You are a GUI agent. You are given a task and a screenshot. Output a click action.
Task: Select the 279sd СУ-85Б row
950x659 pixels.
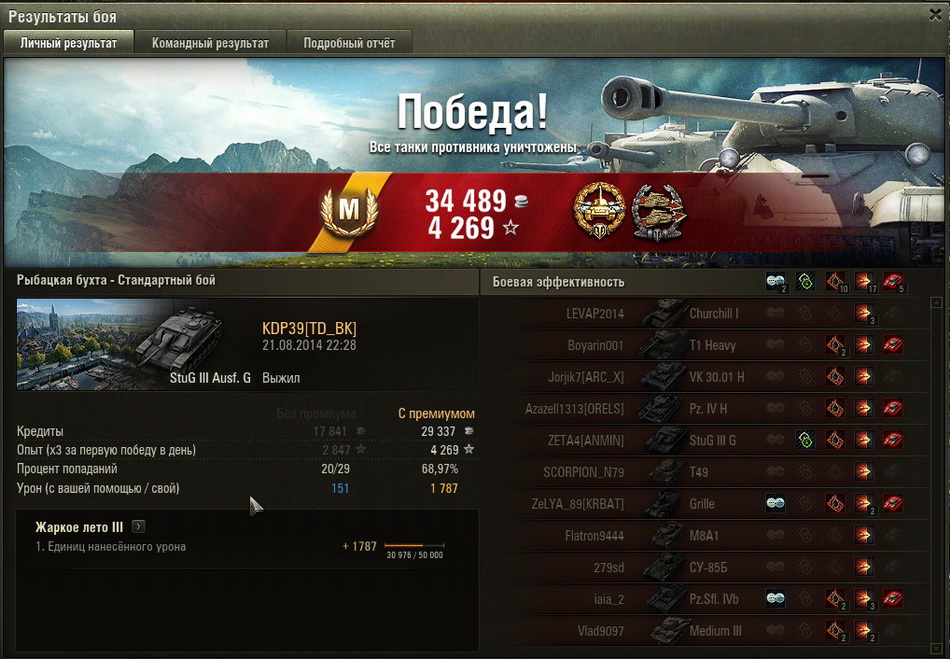pos(700,568)
